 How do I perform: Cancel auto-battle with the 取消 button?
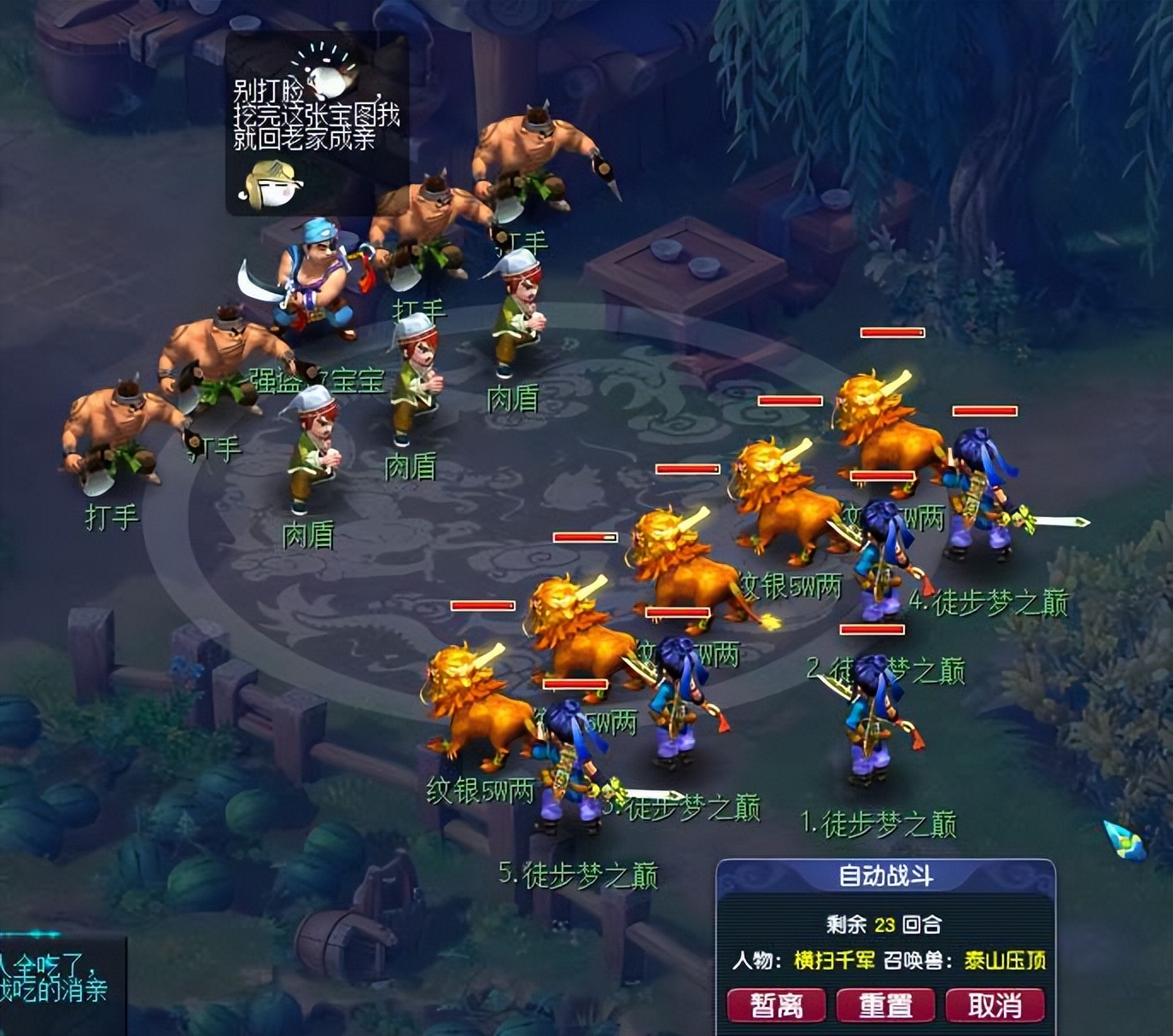995,1004
